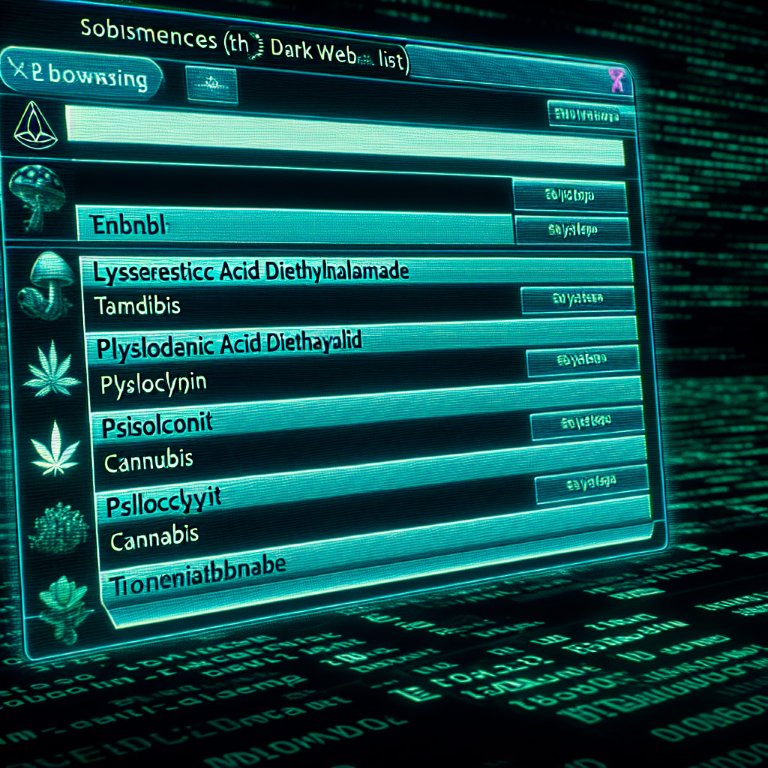Click the triangle icon in the sidebar

pyautogui.click(x=36, y=123)
